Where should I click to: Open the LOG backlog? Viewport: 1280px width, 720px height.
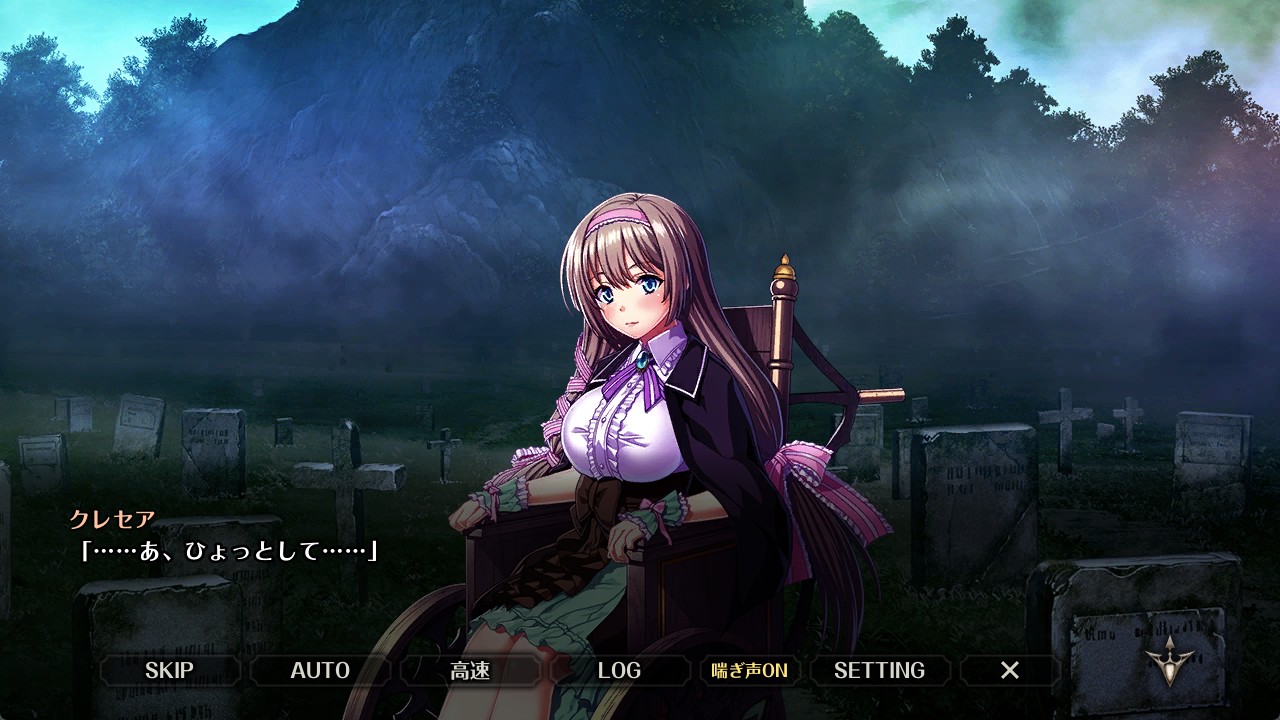click(619, 670)
